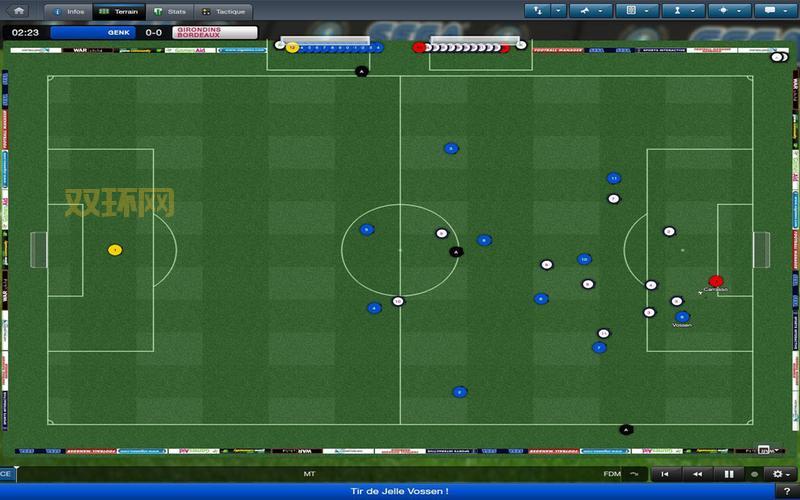Open the gear settings dropdown

[780, 474]
